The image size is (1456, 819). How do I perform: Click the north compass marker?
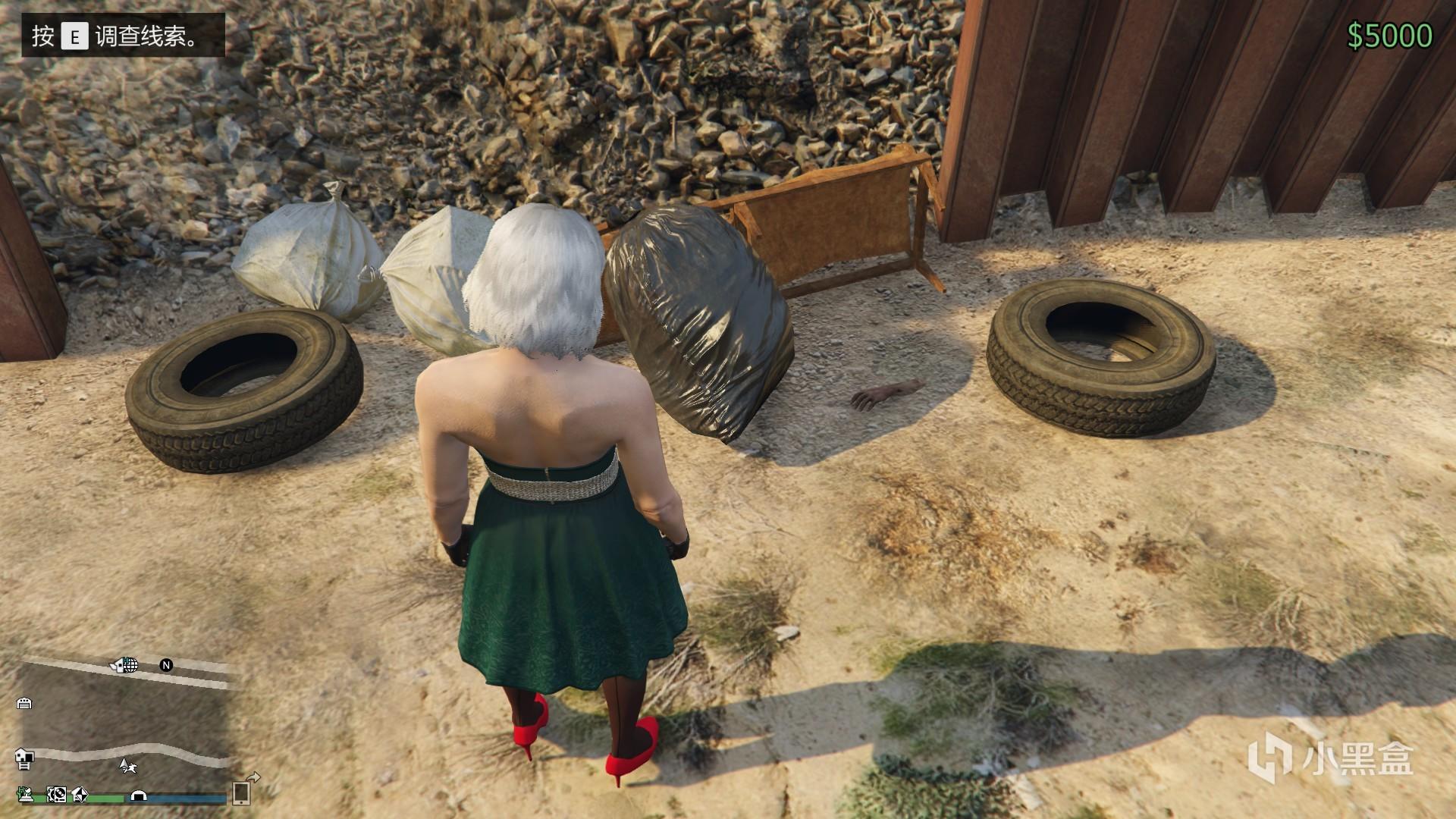(166, 665)
